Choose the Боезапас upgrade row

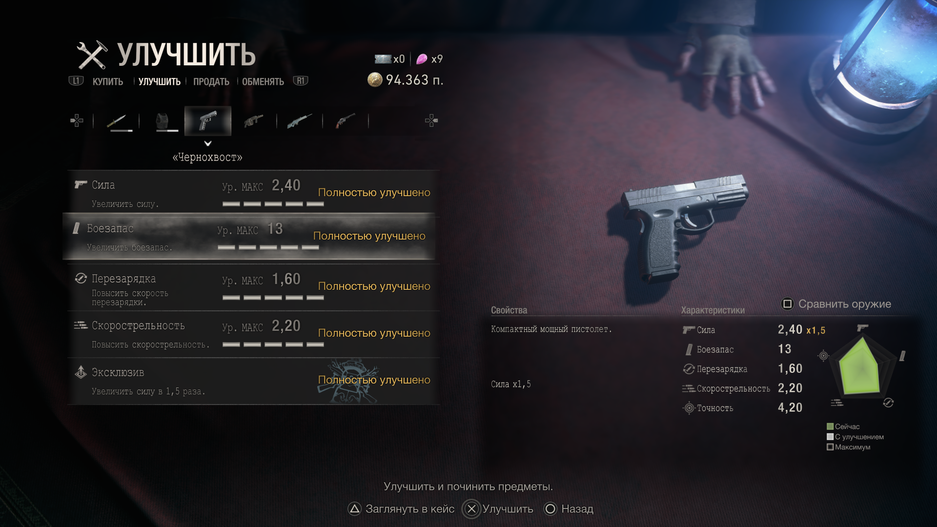pos(250,237)
